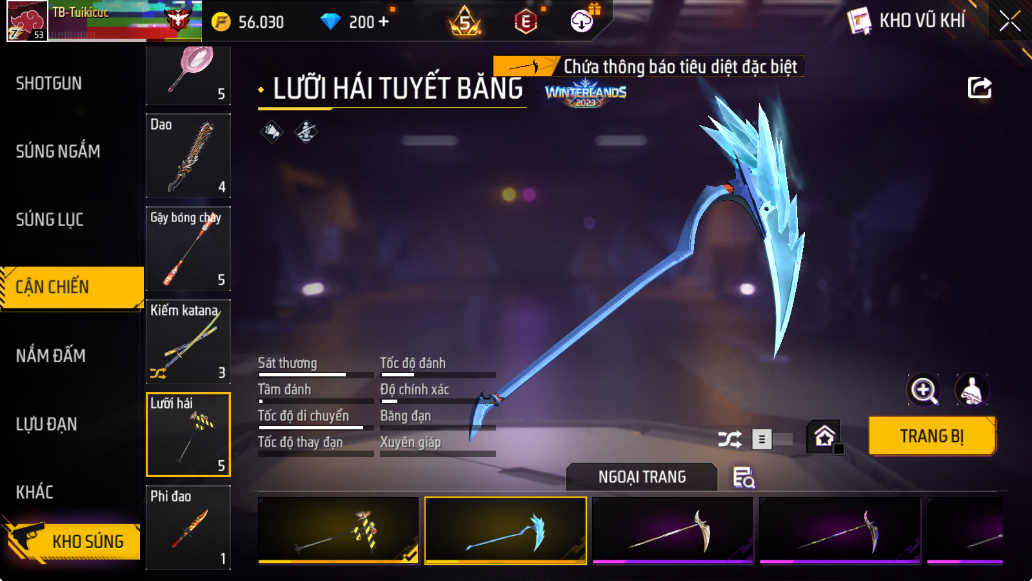Zoom in with the magnifier icon
Viewport: 1032px width, 581px height.
coord(923,391)
